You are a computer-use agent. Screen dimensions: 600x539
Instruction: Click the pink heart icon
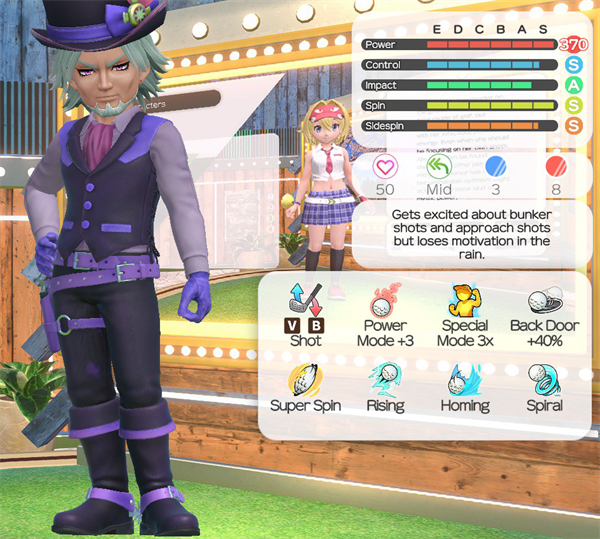384,165
